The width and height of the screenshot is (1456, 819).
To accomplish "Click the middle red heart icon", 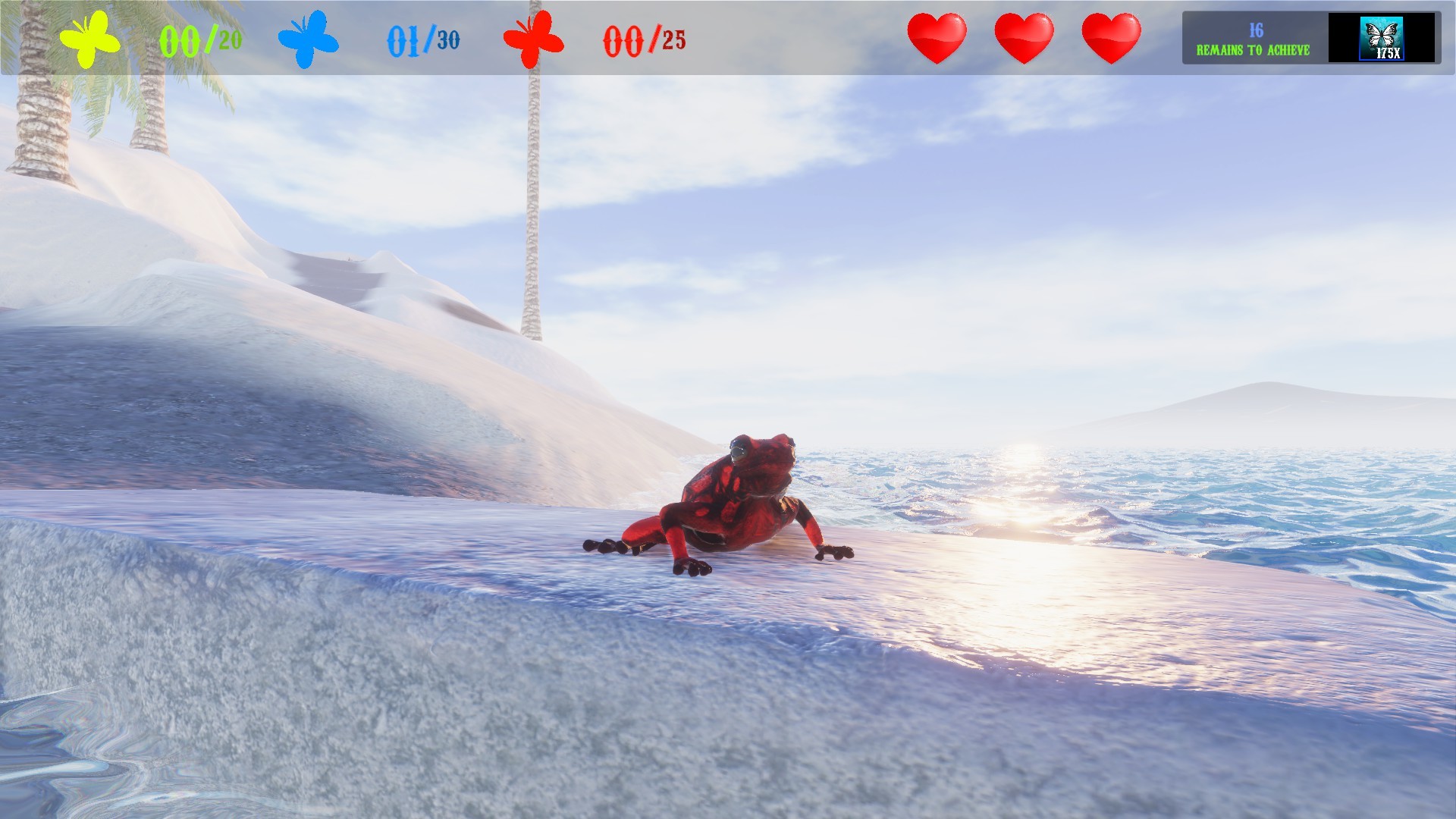I will point(1024,36).
